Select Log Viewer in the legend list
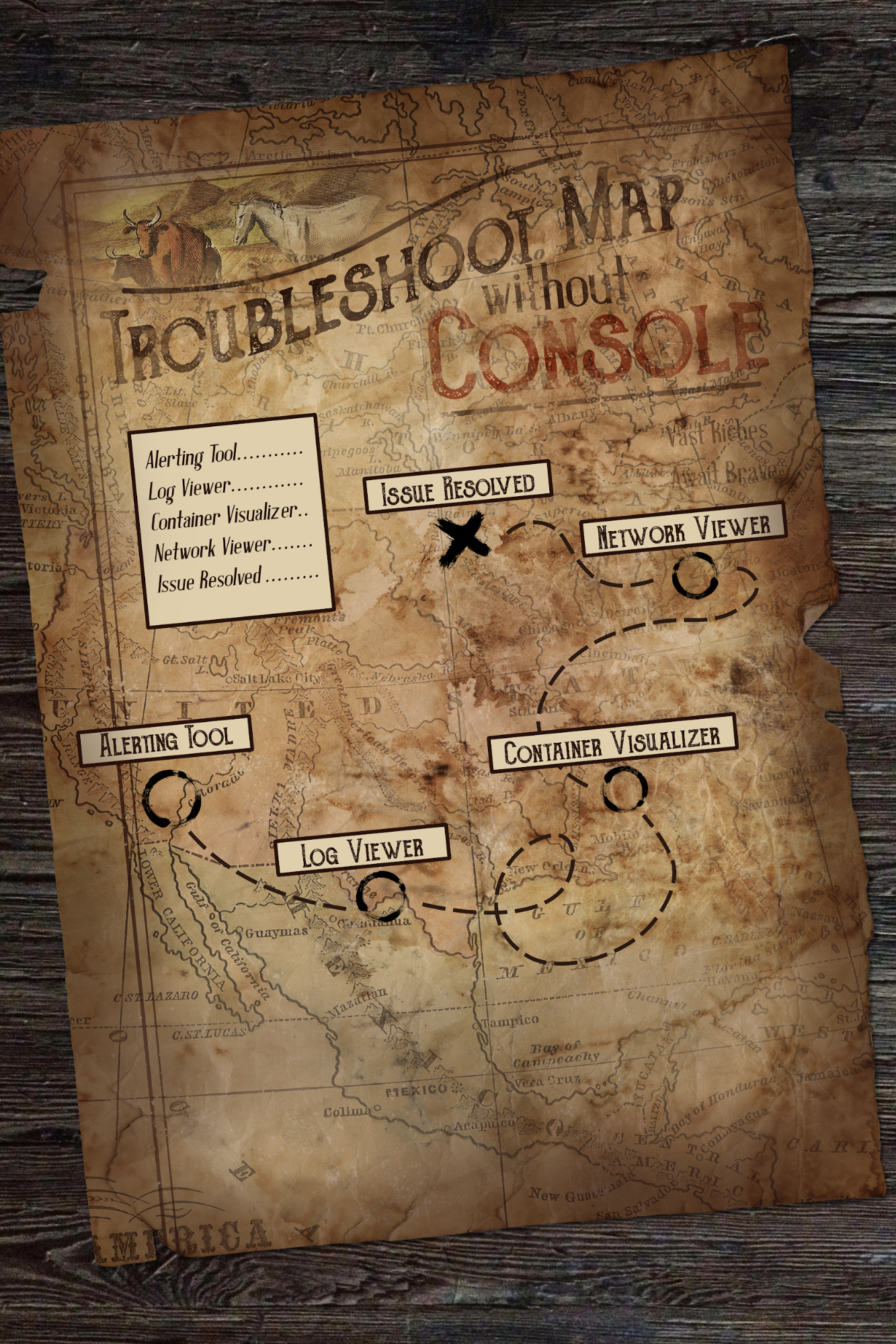The image size is (896, 1344). point(225,487)
